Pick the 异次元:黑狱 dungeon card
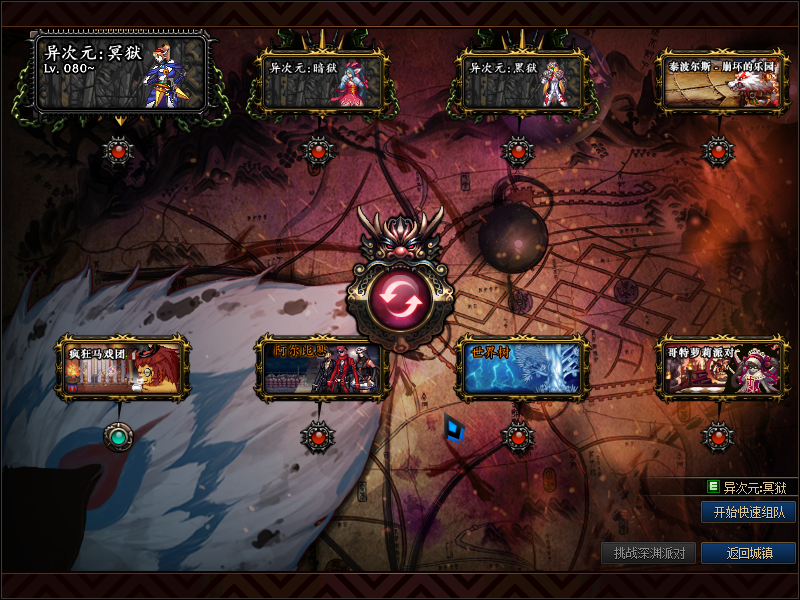 pos(520,80)
